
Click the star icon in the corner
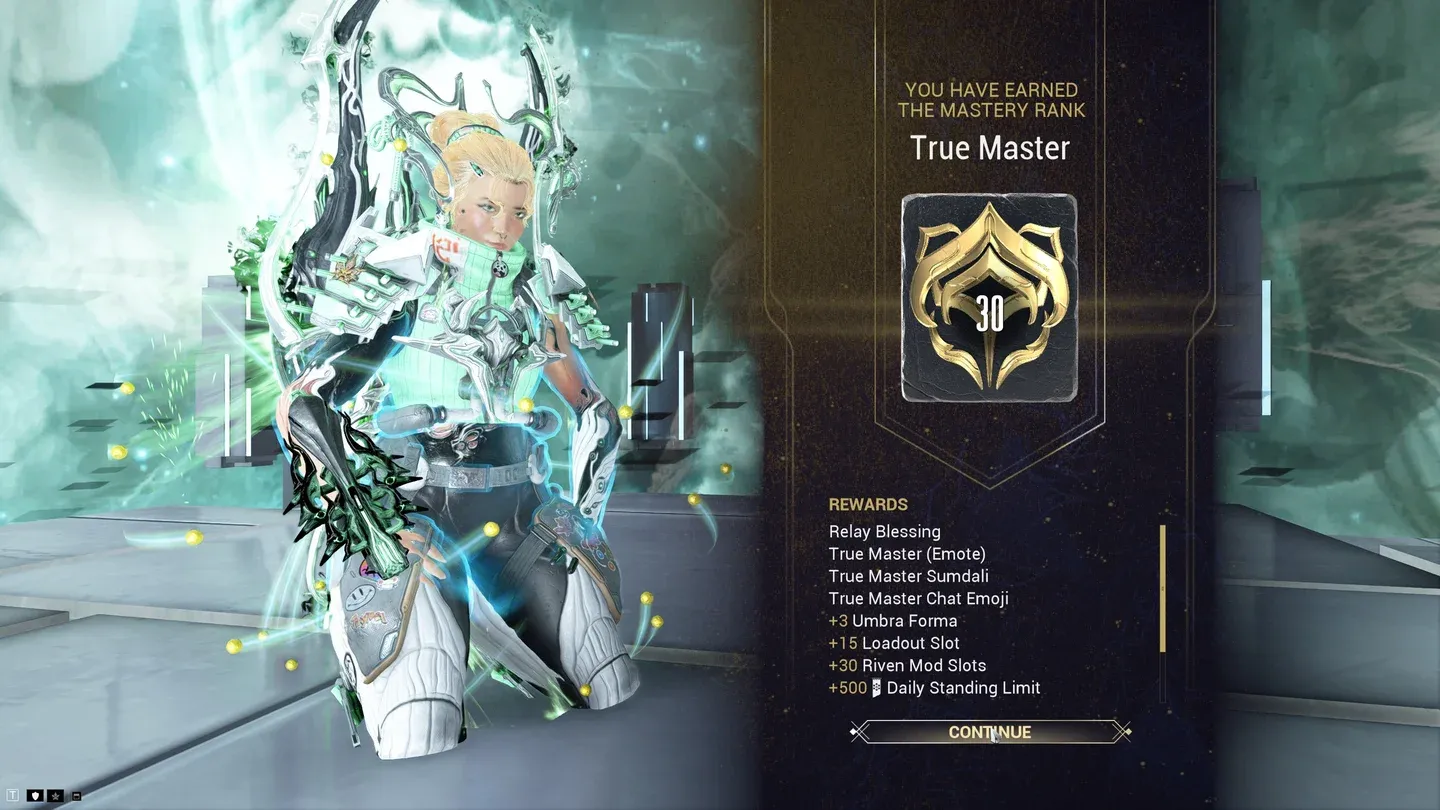click(56, 796)
